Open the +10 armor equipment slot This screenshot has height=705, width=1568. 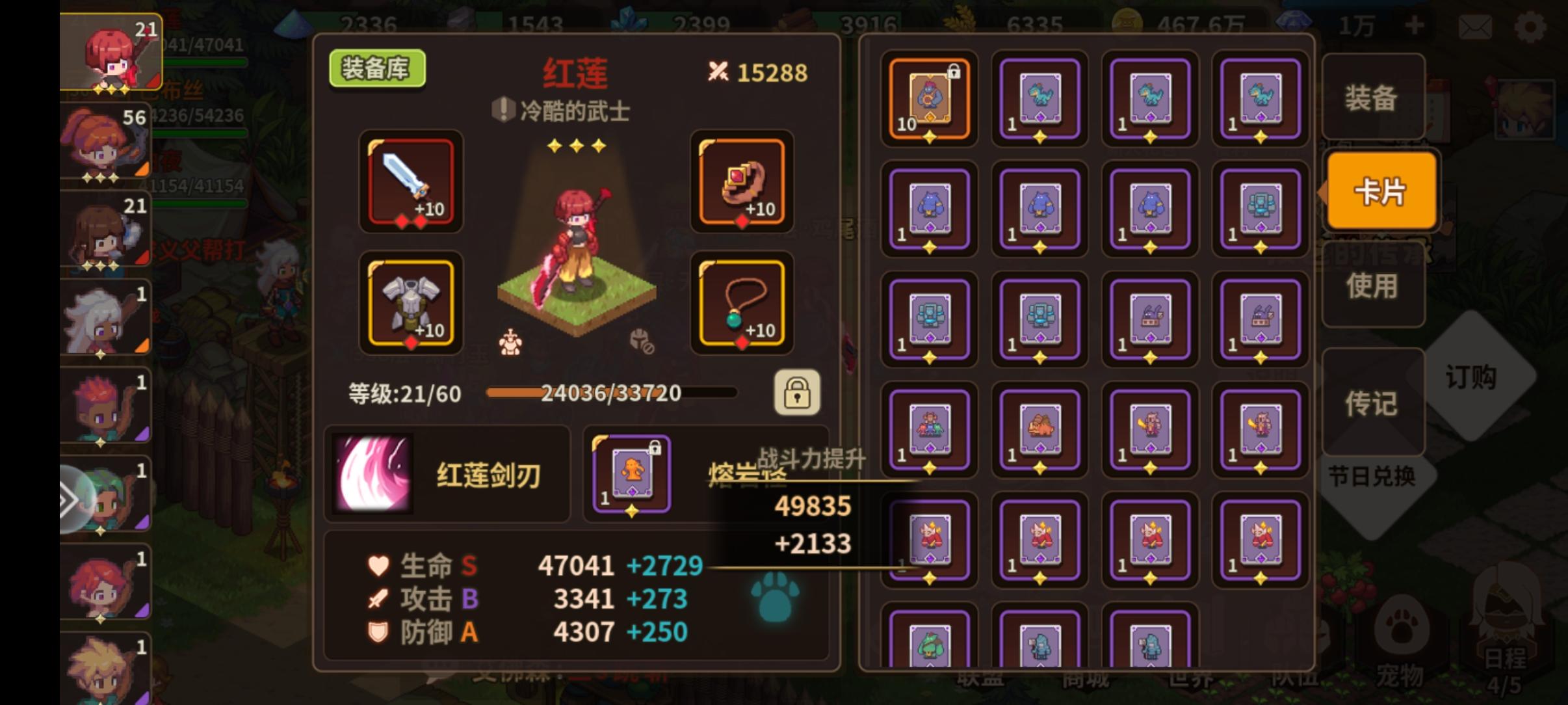click(411, 304)
